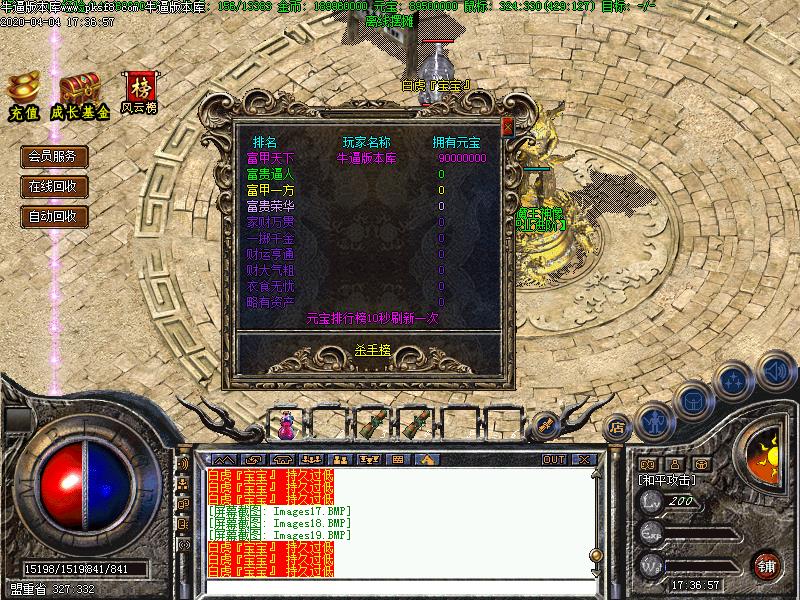Image resolution: width=800 pixels, height=600 pixels.
Task: Open the 充值 recharge icon
Action: [x=23, y=93]
